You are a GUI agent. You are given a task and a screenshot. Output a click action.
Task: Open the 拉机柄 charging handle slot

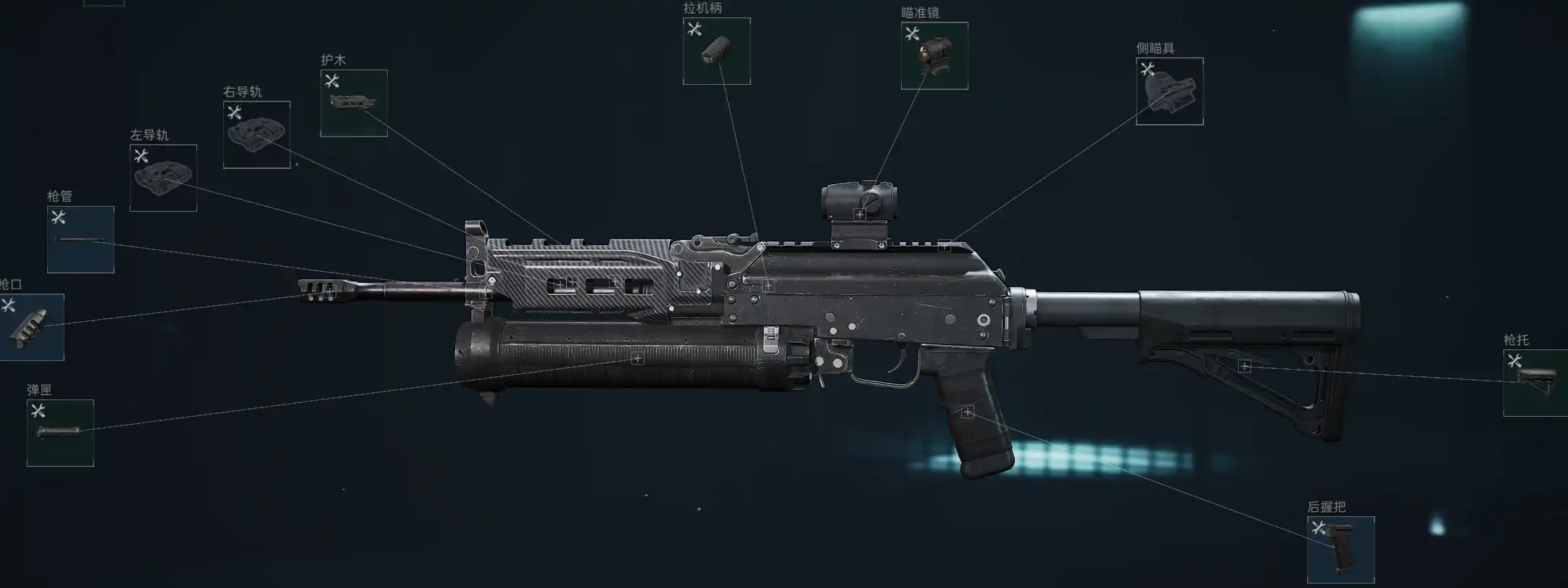716,51
